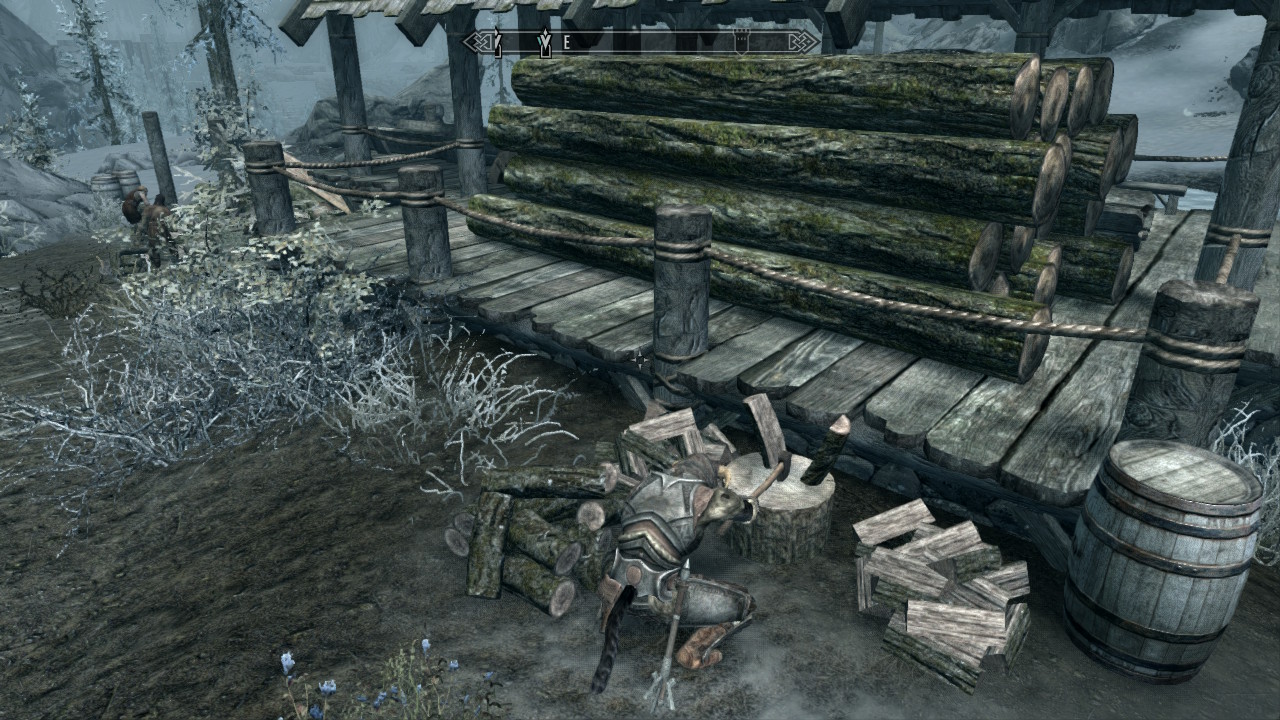This screenshot has width=1280, height=720.
Task: Select the quest arrow marker beside the E
Action: tap(545, 42)
